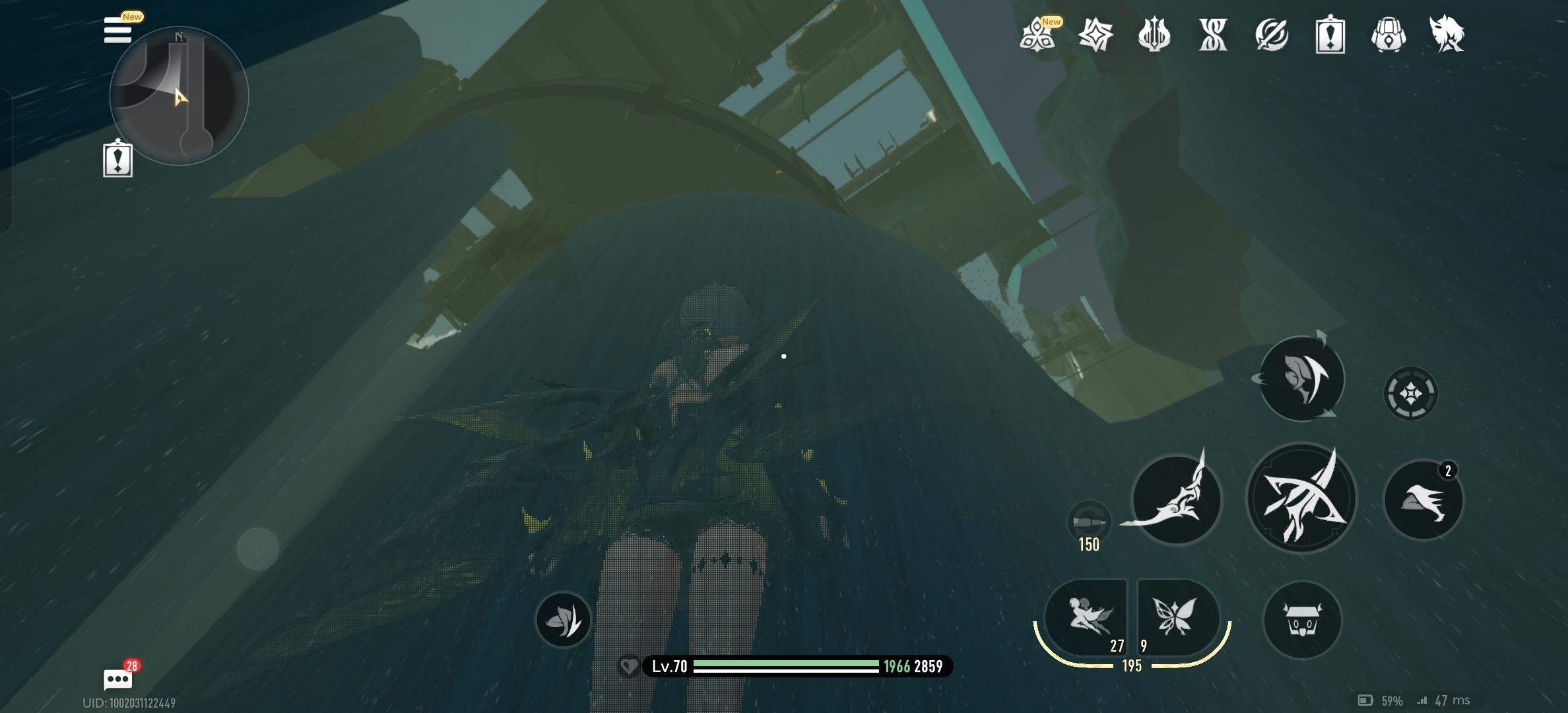Open the four-point star icon in top bar
The image size is (1568, 713).
click(1095, 34)
